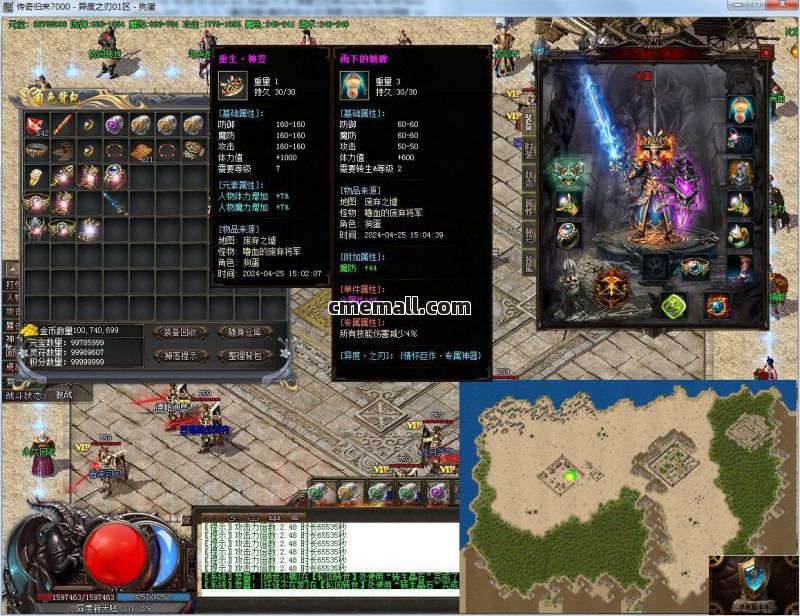The height and width of the screenshot is (616, 800).
Task: Open the 随身仓库 portable warehouse
Action: [x=244, y=332]
